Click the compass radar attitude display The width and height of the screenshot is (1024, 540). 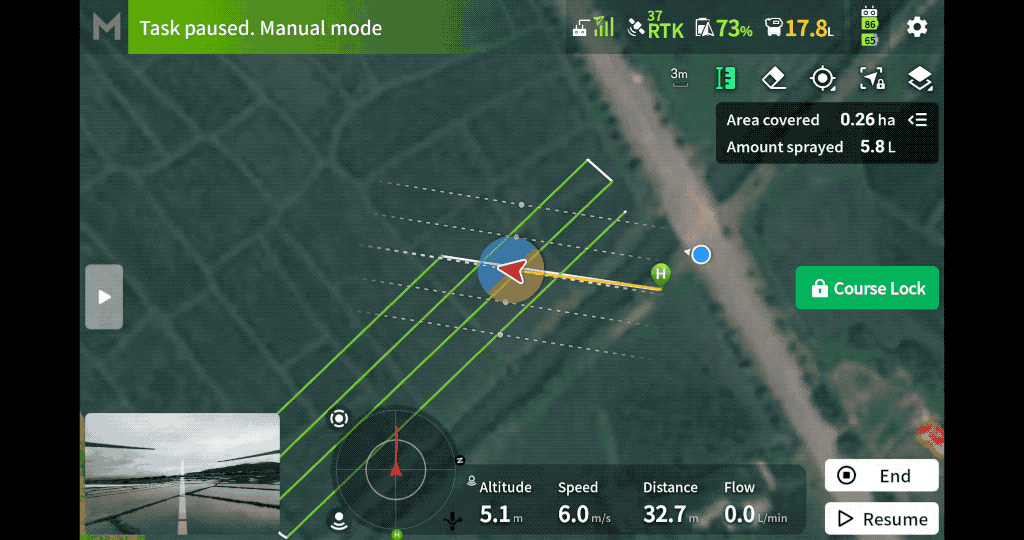coord(396,468)
